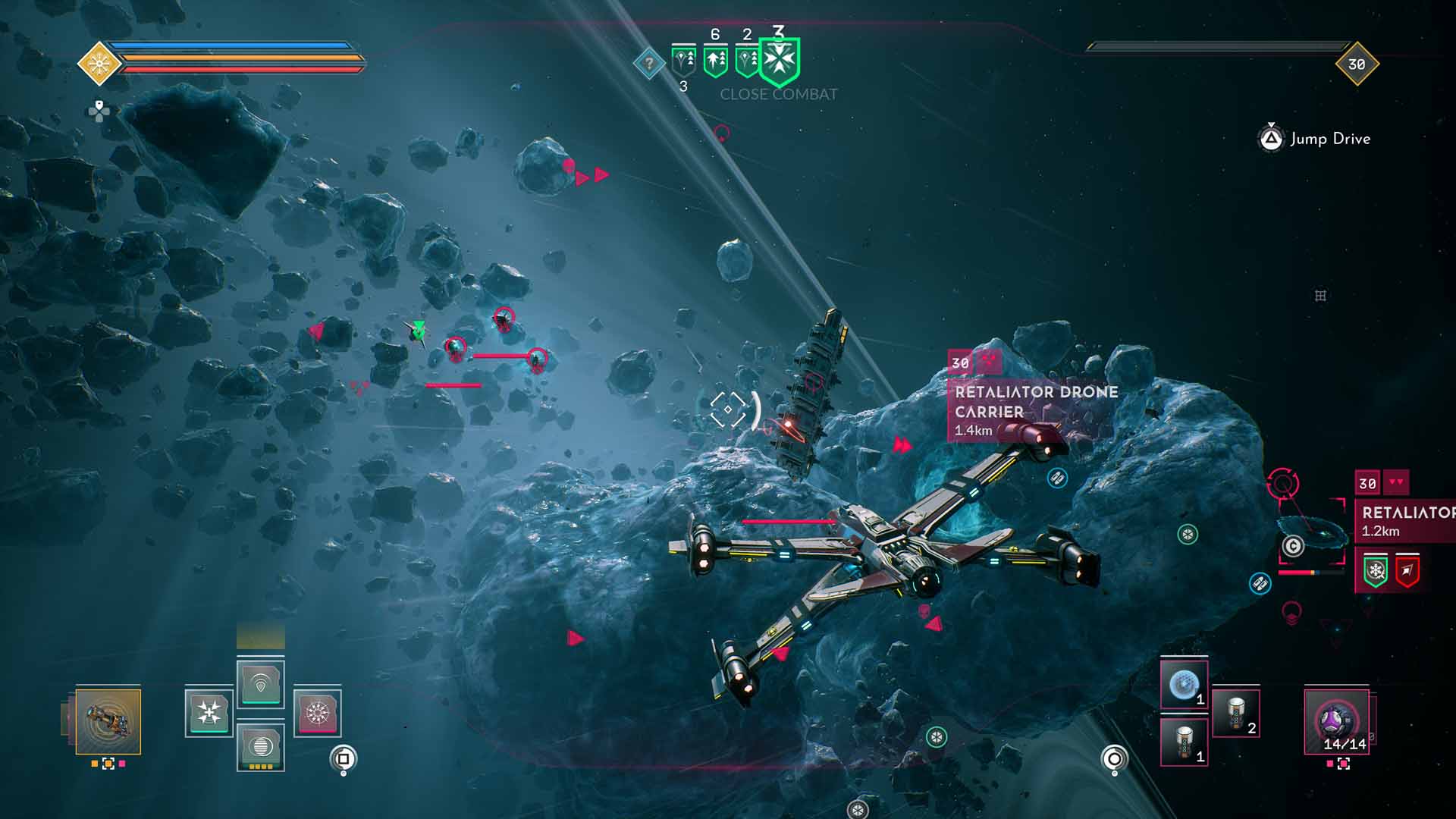
Task: Click the level 30 gold diamond badge
Action: pyautogui.click(x=1356, y=64)
